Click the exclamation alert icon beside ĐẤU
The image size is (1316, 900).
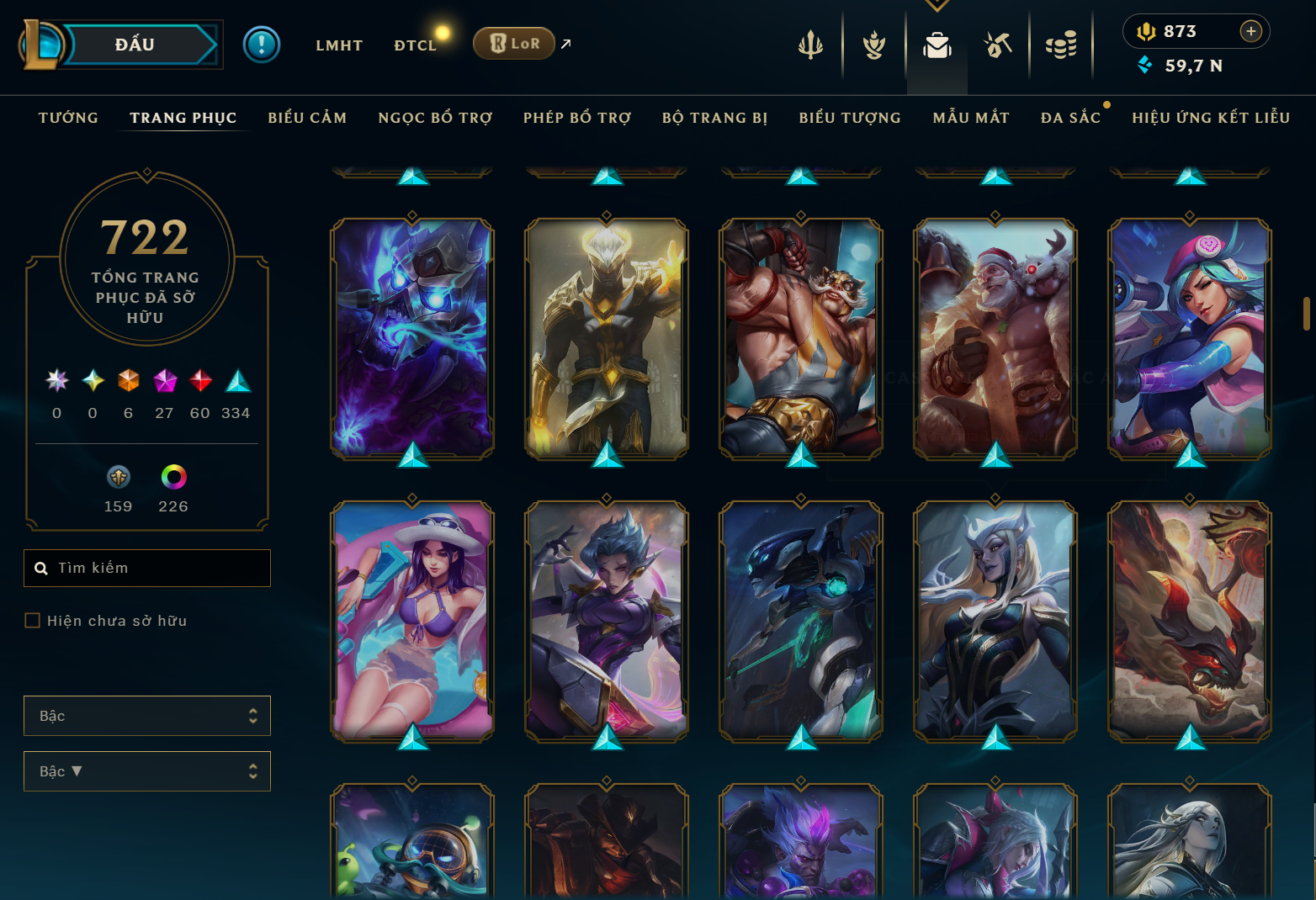pyautogui.click(x=262, y=45)
